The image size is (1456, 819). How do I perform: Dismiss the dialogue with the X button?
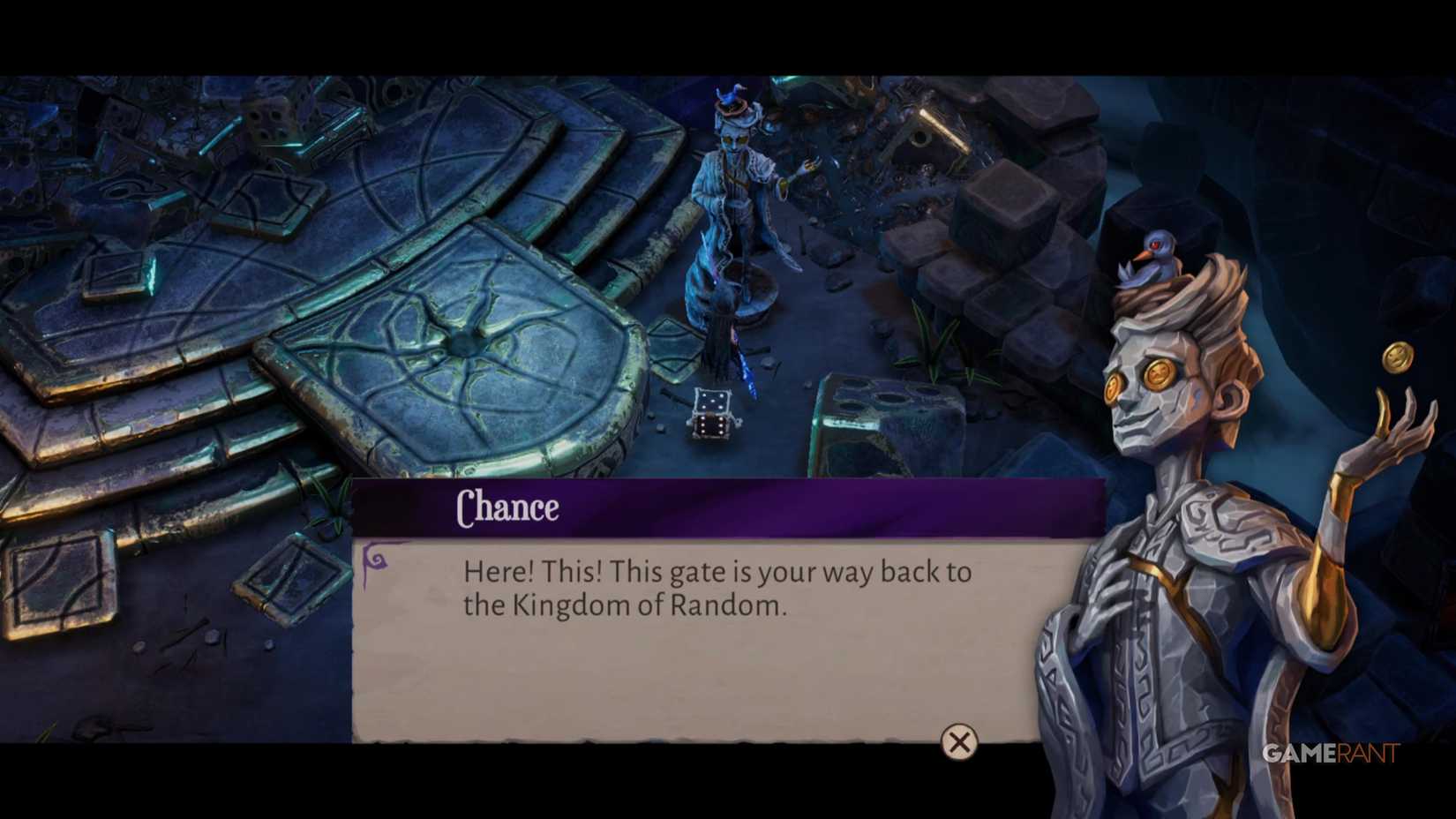pyautogui.click(x=957, y=743)
